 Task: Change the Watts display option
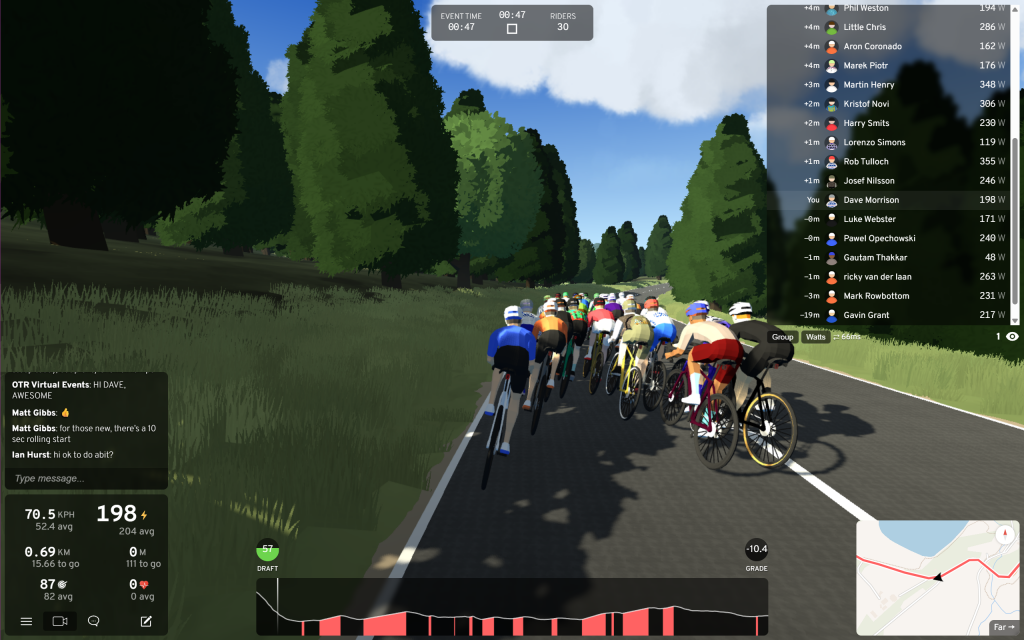[x=816, y=337]
